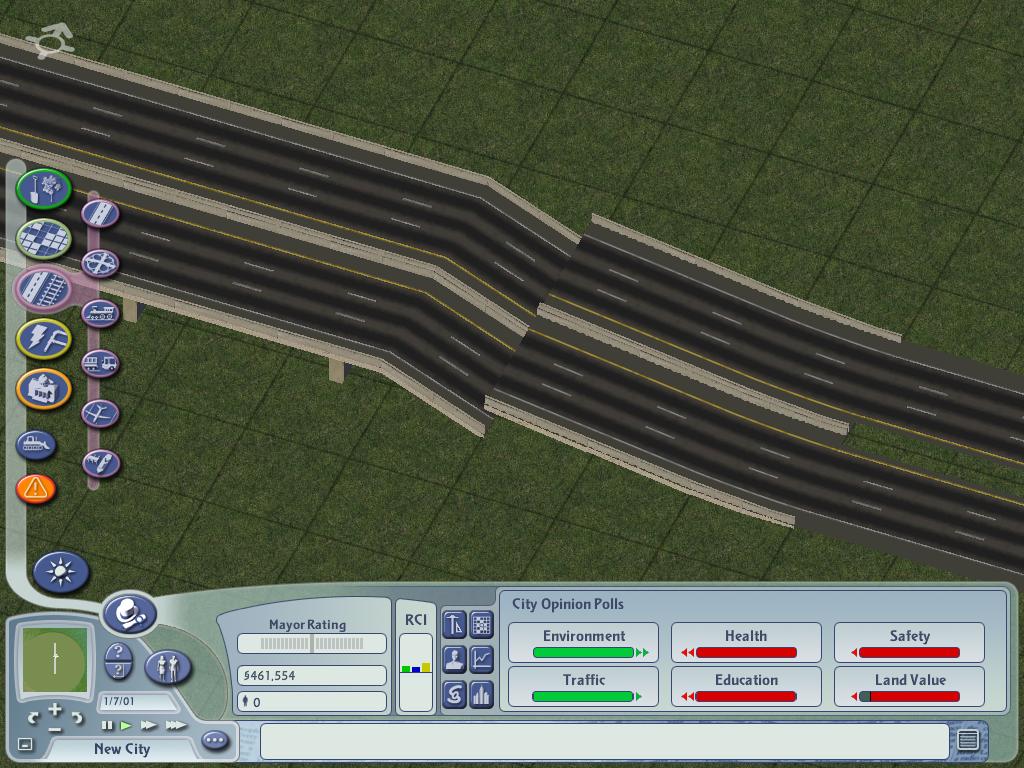Show the Land Value poll details
The image size is (1024, 768).
tap(909, 687)
